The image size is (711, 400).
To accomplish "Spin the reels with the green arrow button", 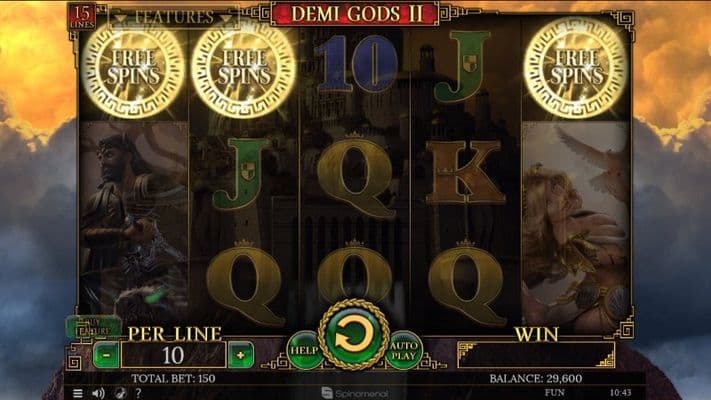I will point(354,336).
